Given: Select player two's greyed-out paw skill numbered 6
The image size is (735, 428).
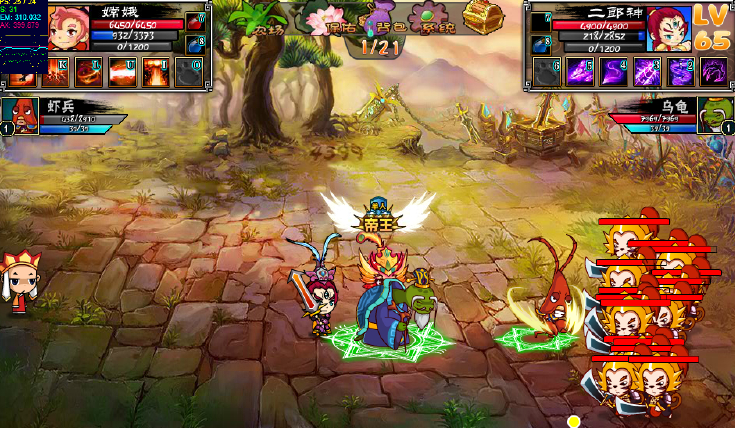Looking at the screenshot, I should click(545, 72).
